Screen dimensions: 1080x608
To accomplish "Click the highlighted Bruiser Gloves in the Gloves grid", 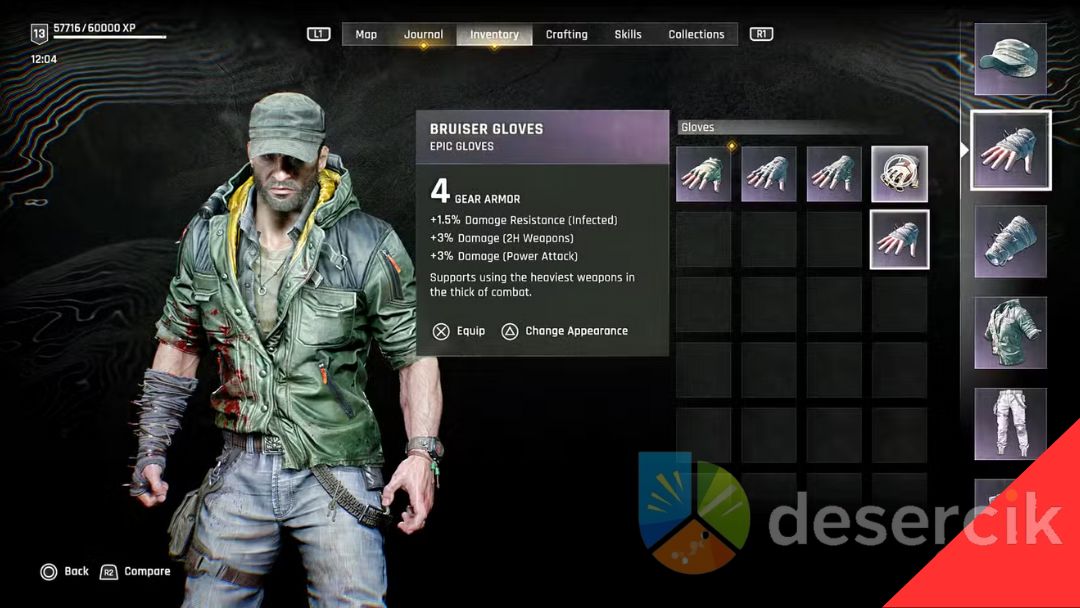I will 899,239.
